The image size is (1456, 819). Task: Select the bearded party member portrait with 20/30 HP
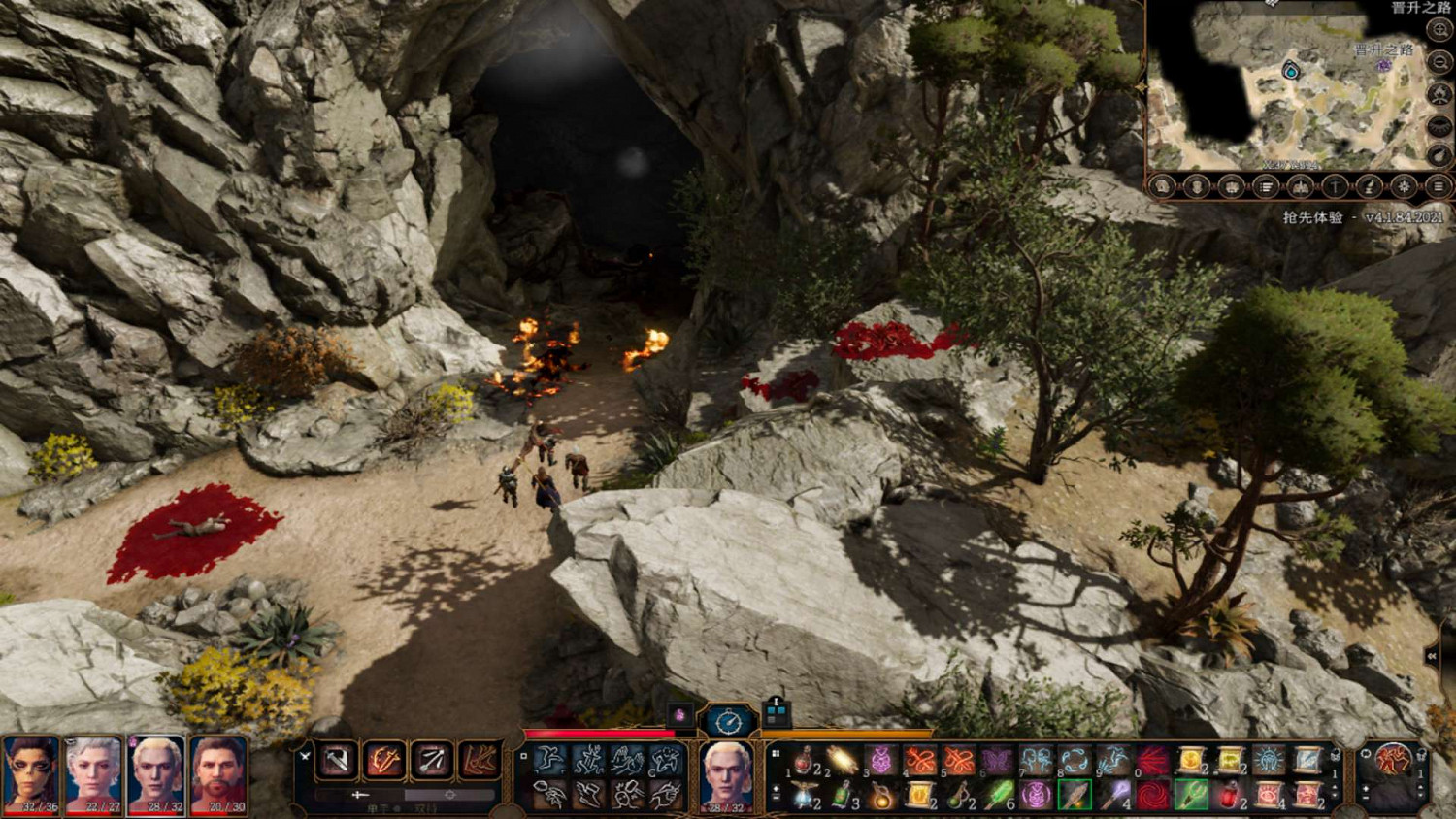(x=218, y=774)
